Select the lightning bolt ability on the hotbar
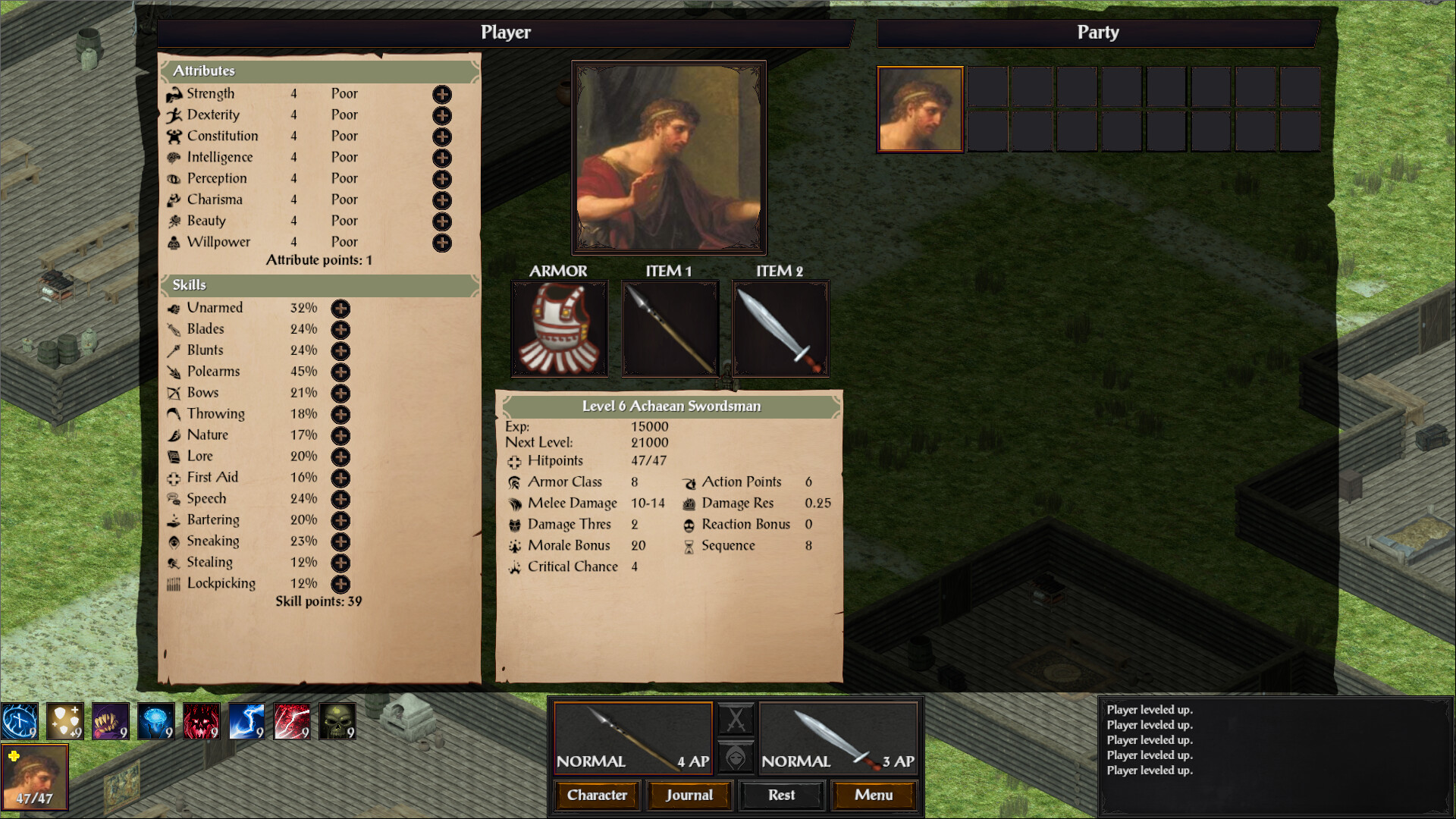This screenshot has height=819, width=1456. (246, 720)
